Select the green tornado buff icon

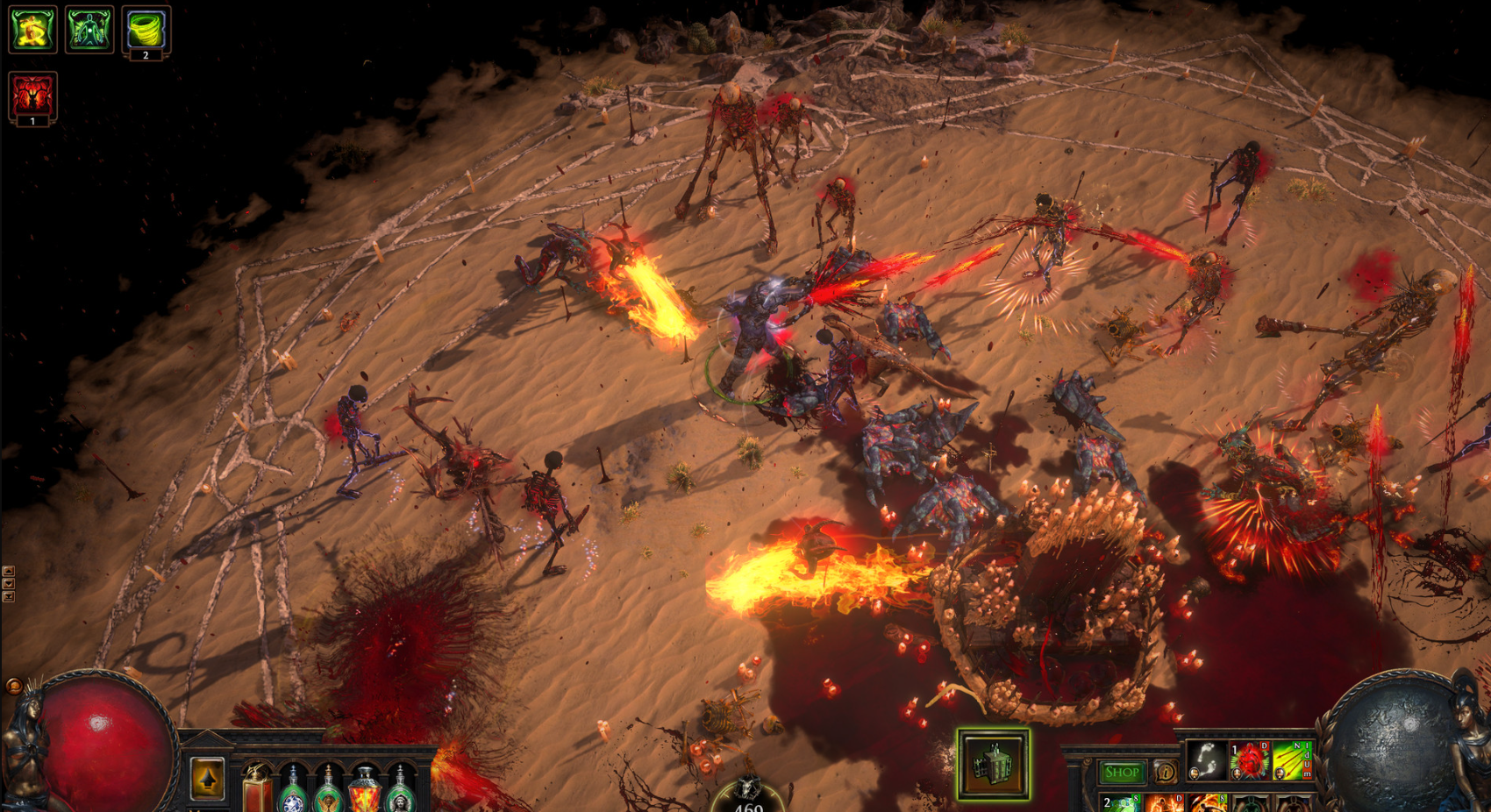(x=146, y=31)
